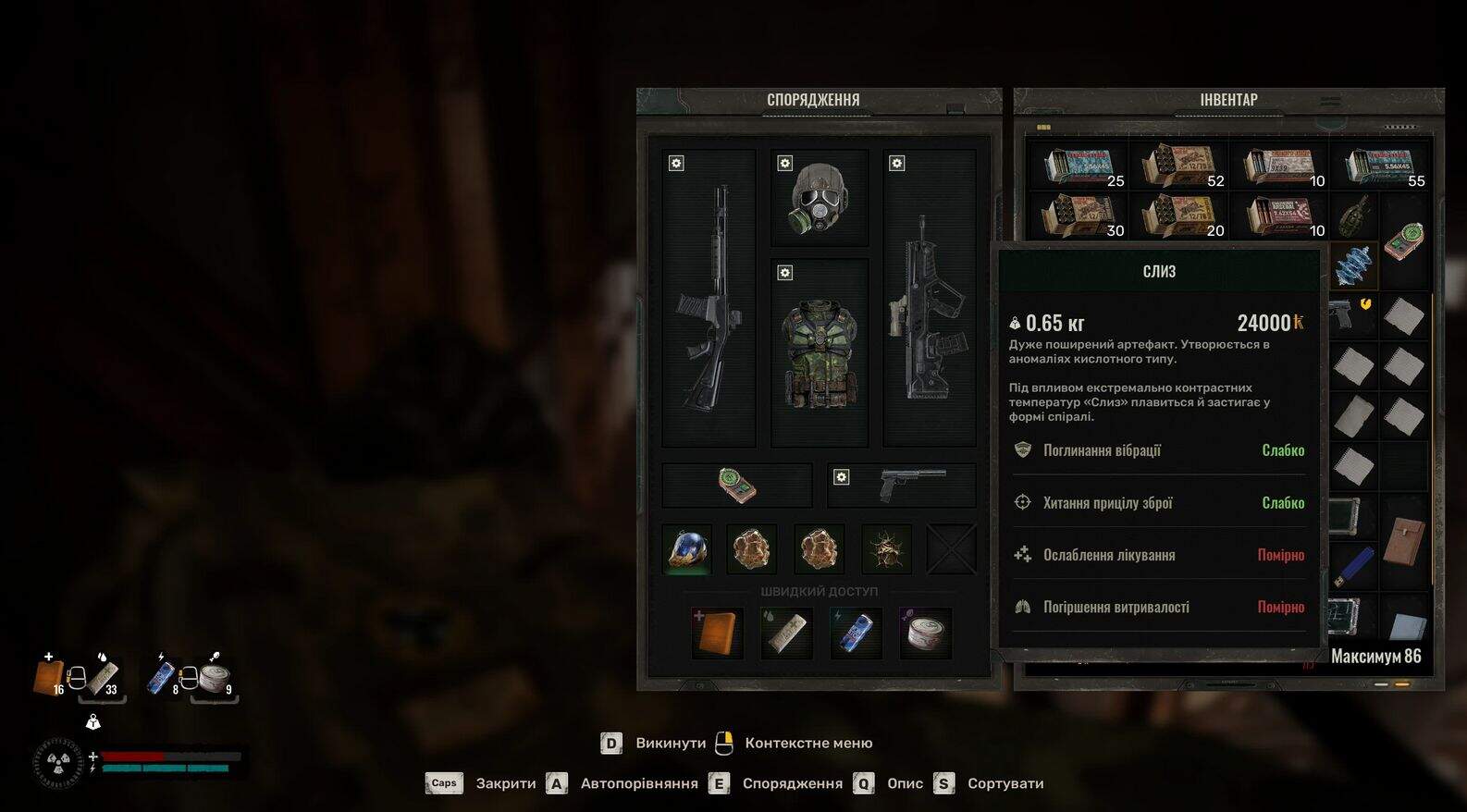Screen dimensions: 1467x812
Task: Select the equipped camouflage body armor
Action: [820, 353]
